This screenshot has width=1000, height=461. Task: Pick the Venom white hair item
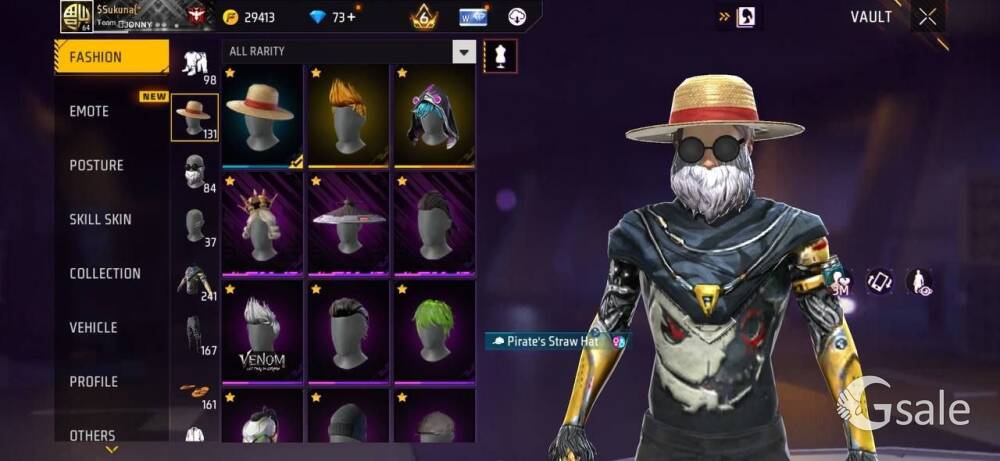(x=262, y=329)
